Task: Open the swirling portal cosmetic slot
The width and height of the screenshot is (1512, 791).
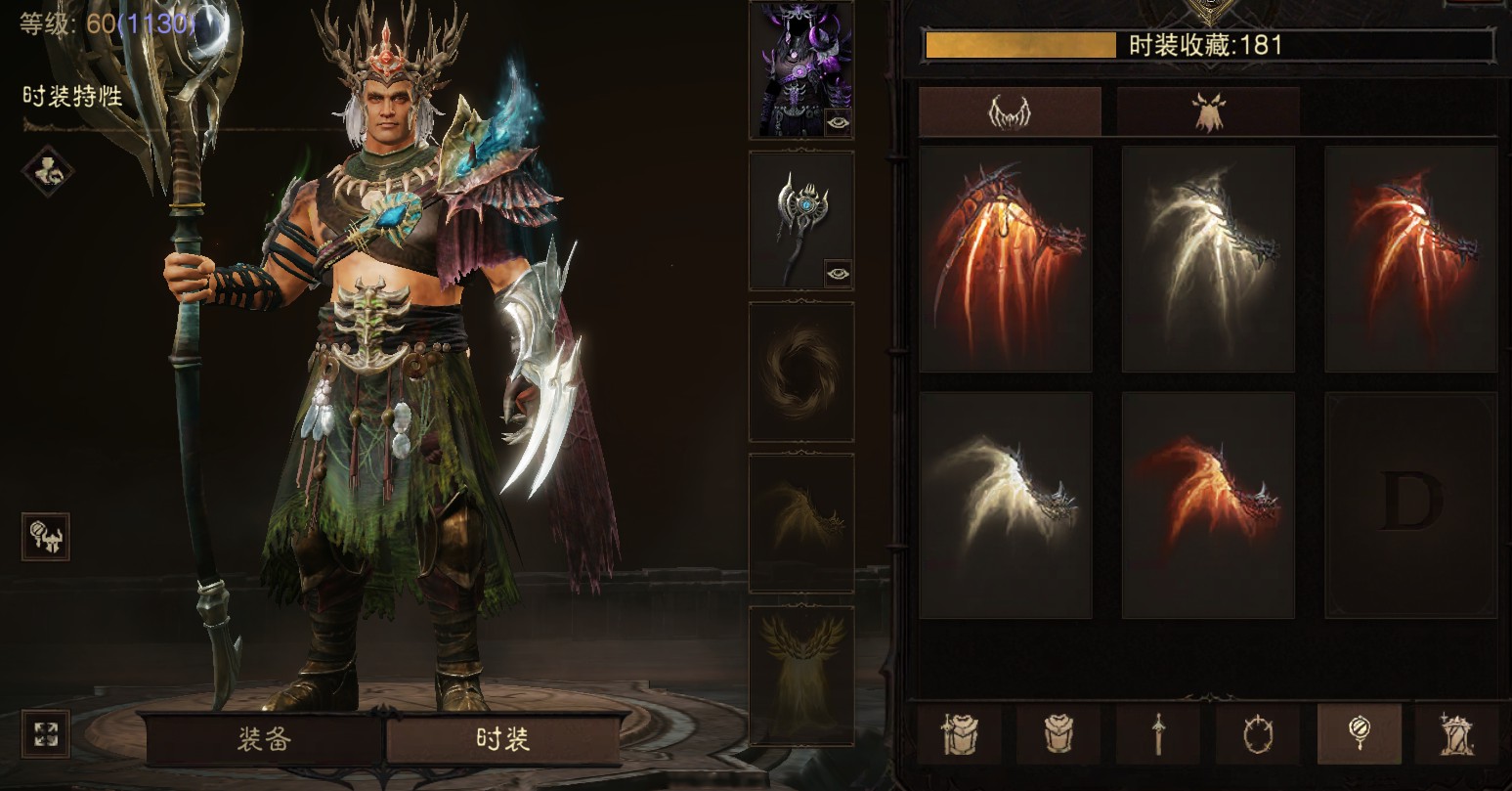Action: [800, 372]
